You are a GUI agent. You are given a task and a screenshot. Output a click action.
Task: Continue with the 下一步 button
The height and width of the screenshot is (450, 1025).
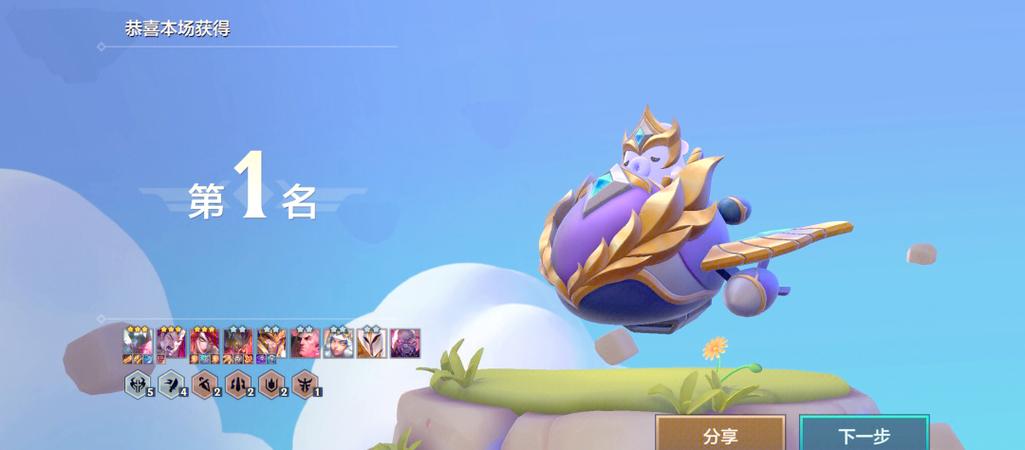[864, 435]
